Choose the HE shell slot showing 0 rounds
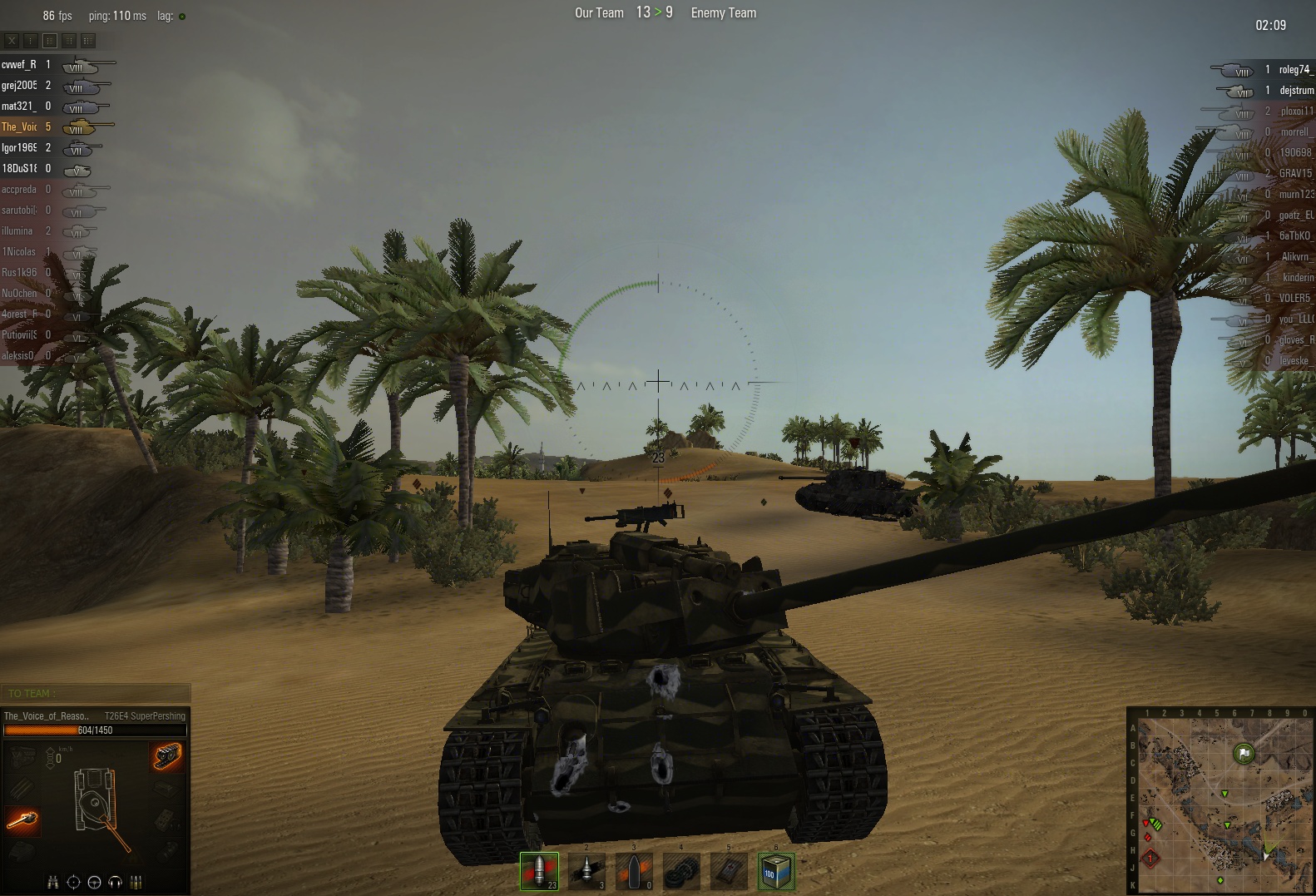Viewport: 1316px width, 896px height. tap(634, 871)
